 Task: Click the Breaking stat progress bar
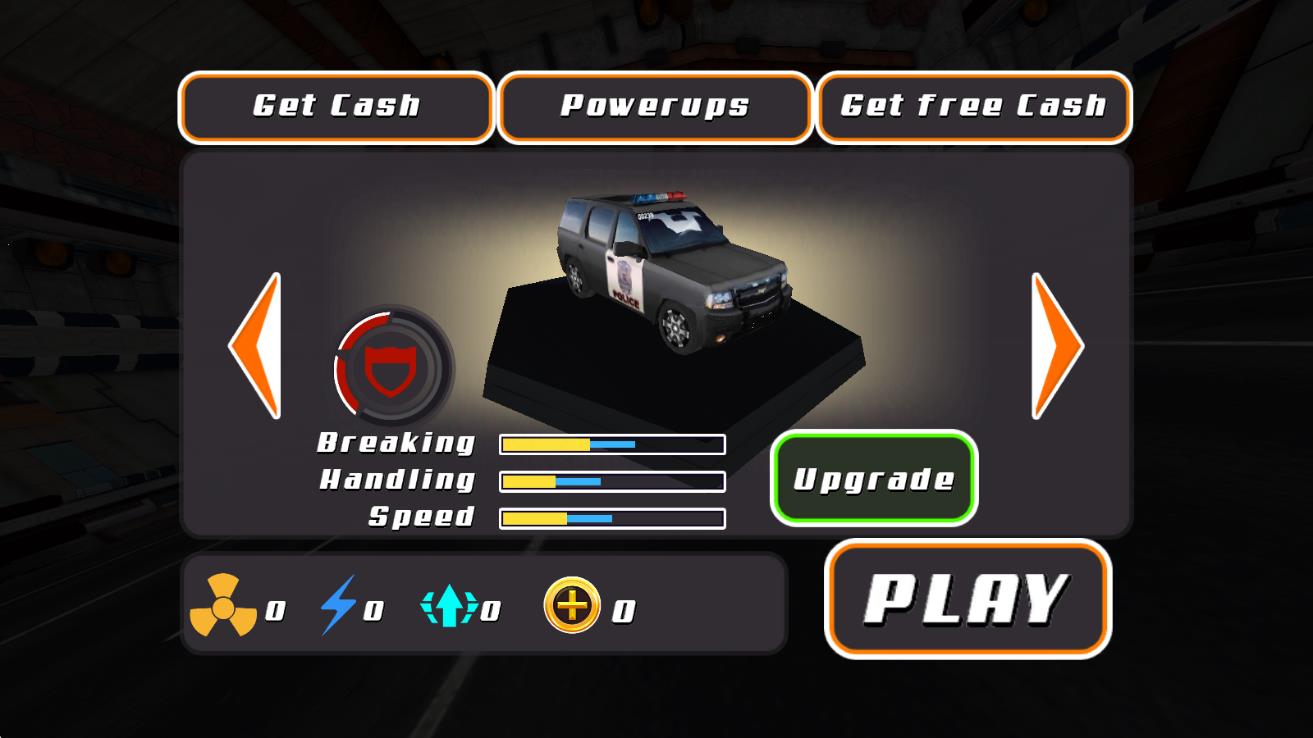pyautogui.click(x=612, y=443)
